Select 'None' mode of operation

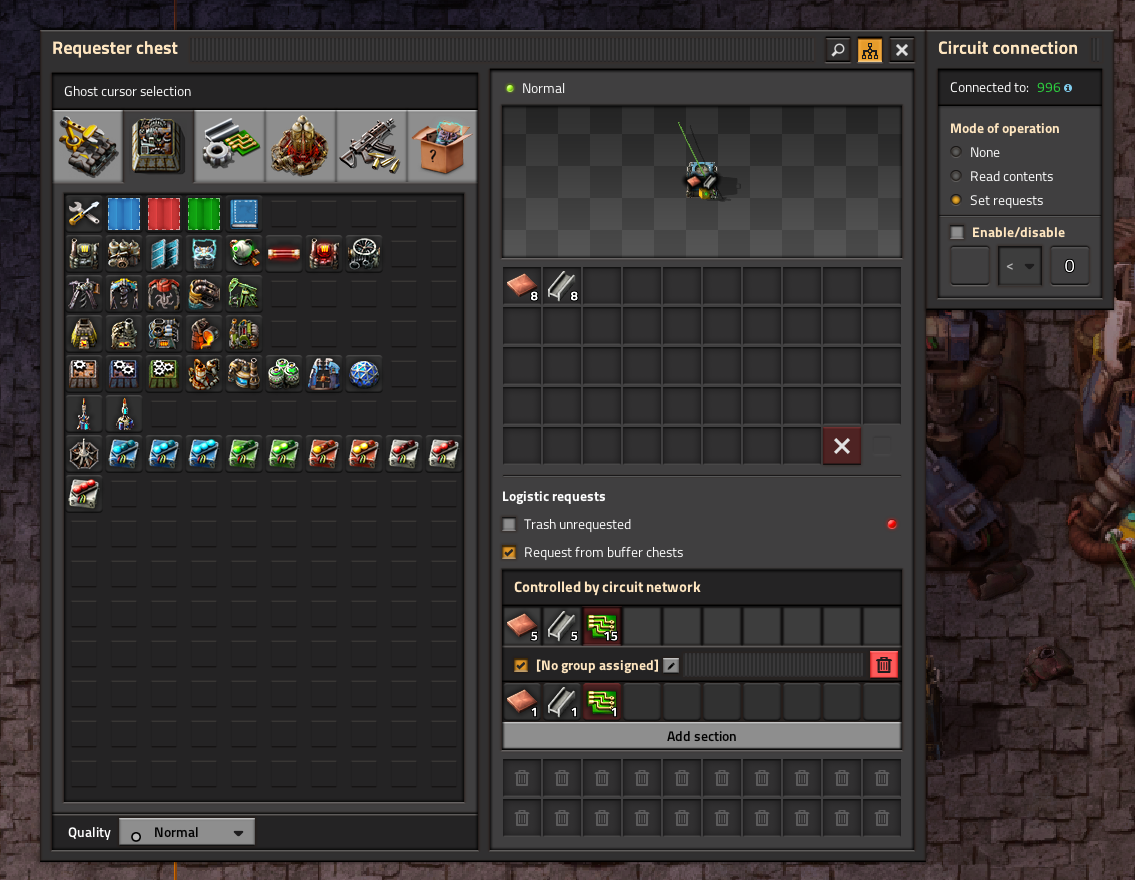tap(957, 152)
